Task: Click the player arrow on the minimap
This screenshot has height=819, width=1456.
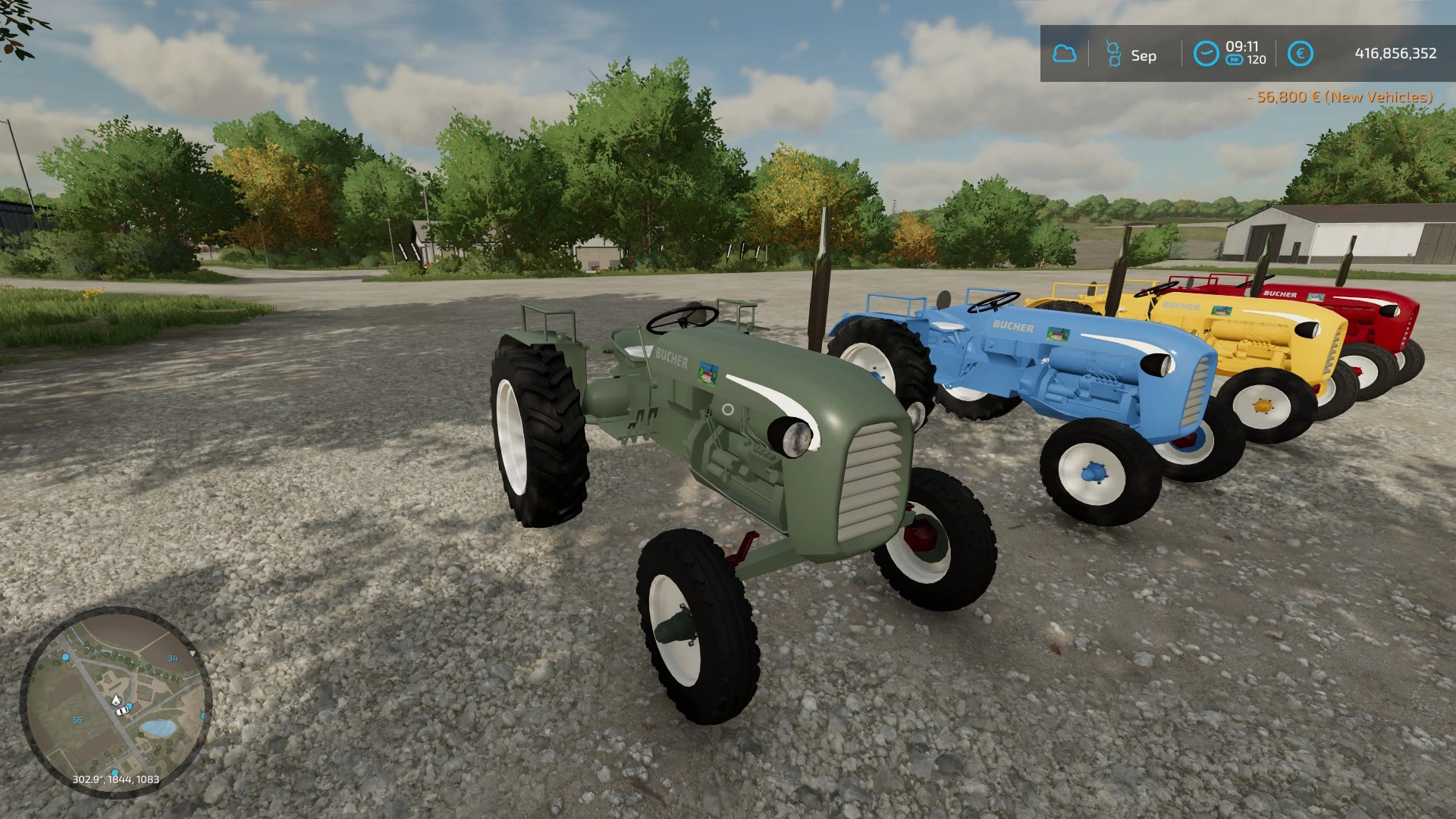Action: 116,699
